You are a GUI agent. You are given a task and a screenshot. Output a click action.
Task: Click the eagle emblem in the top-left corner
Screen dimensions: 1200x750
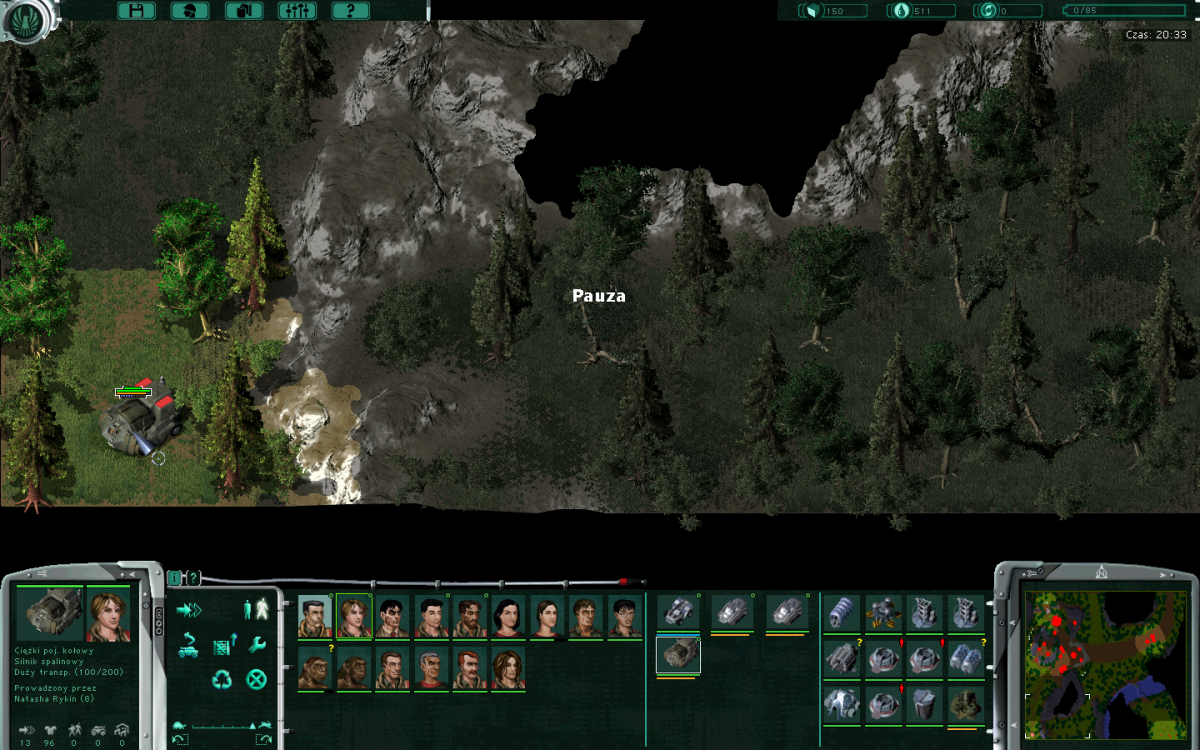point(24,18)
